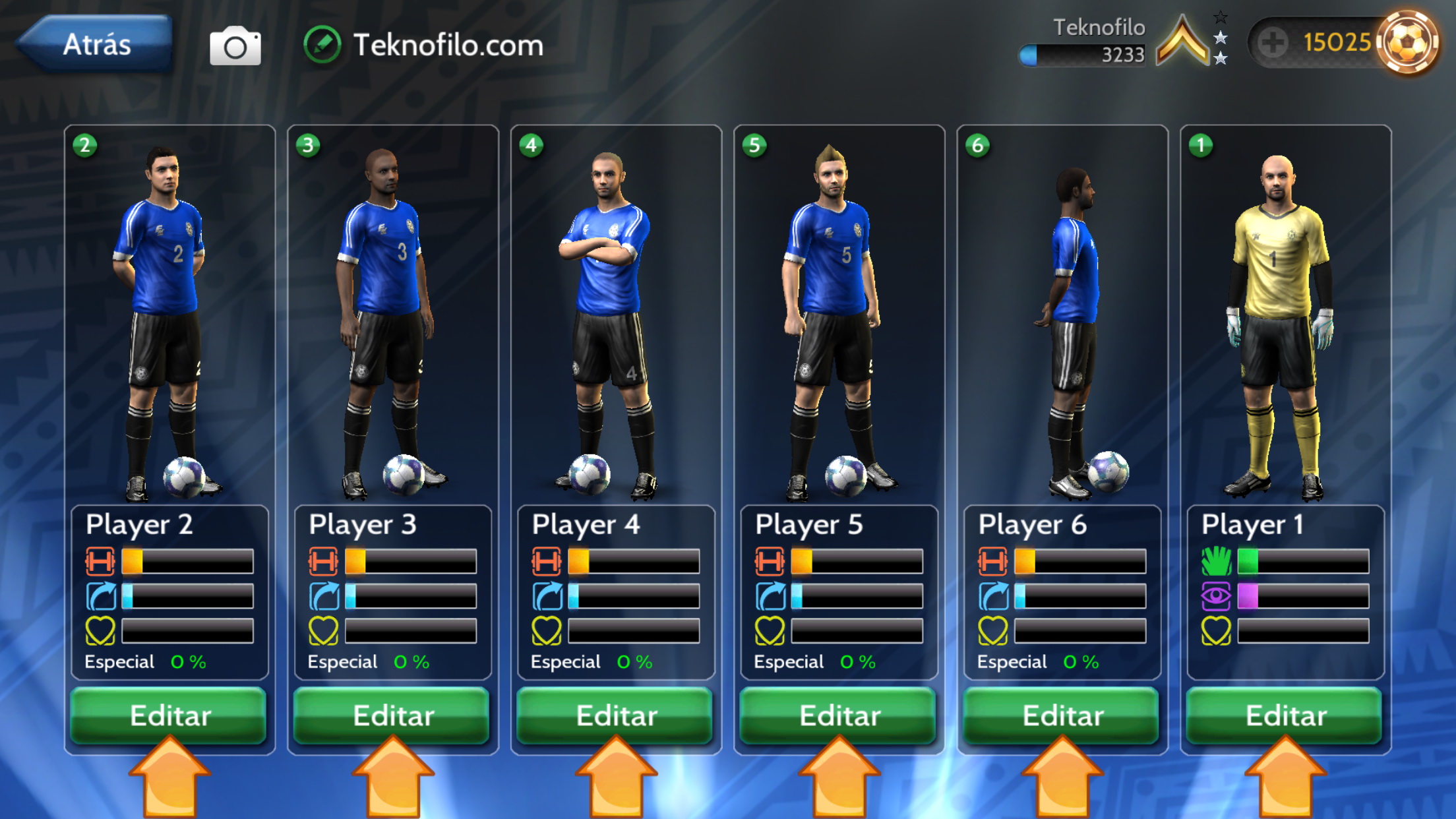Go back with the Atrás button

pyautogui.click(x=96, y=44)
